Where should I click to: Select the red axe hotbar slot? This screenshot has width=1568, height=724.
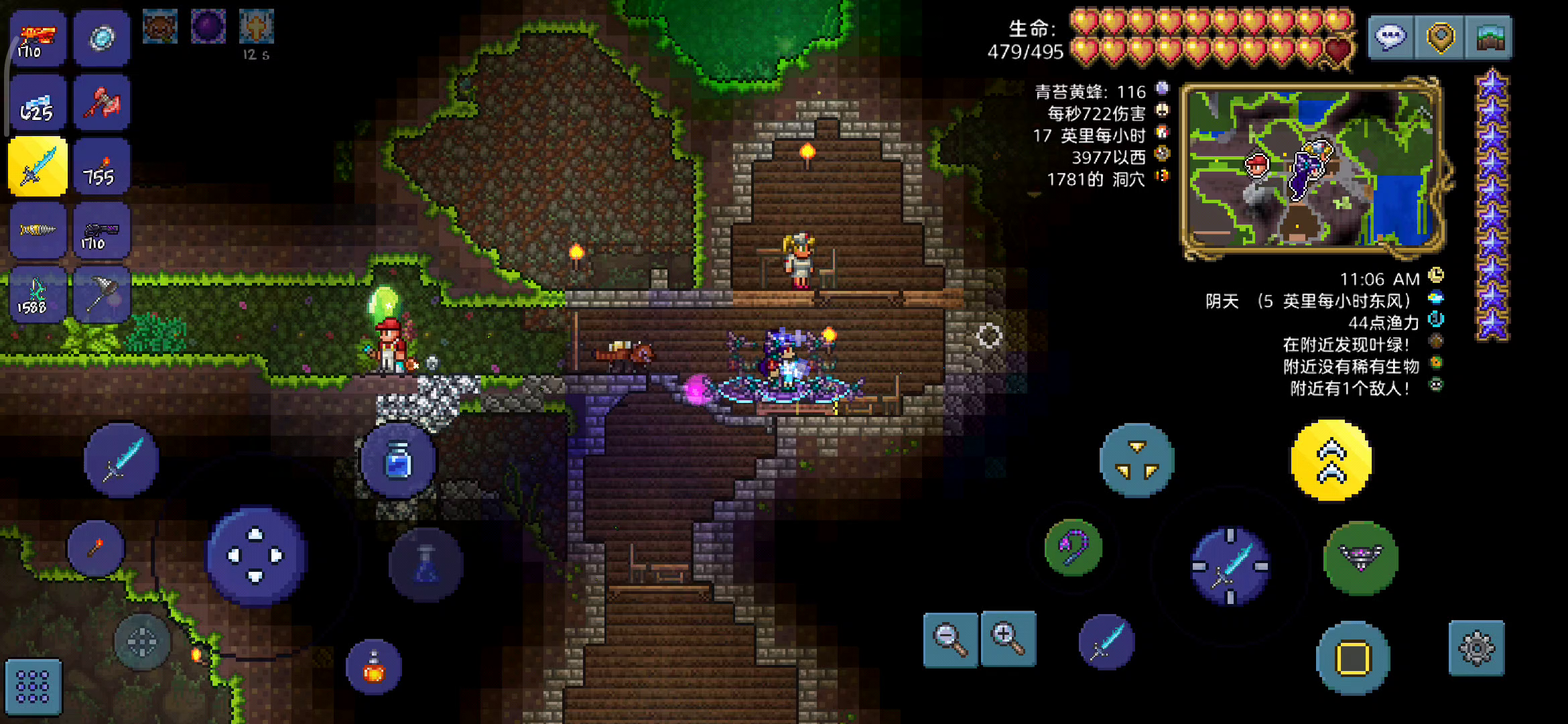coord(102,102)
